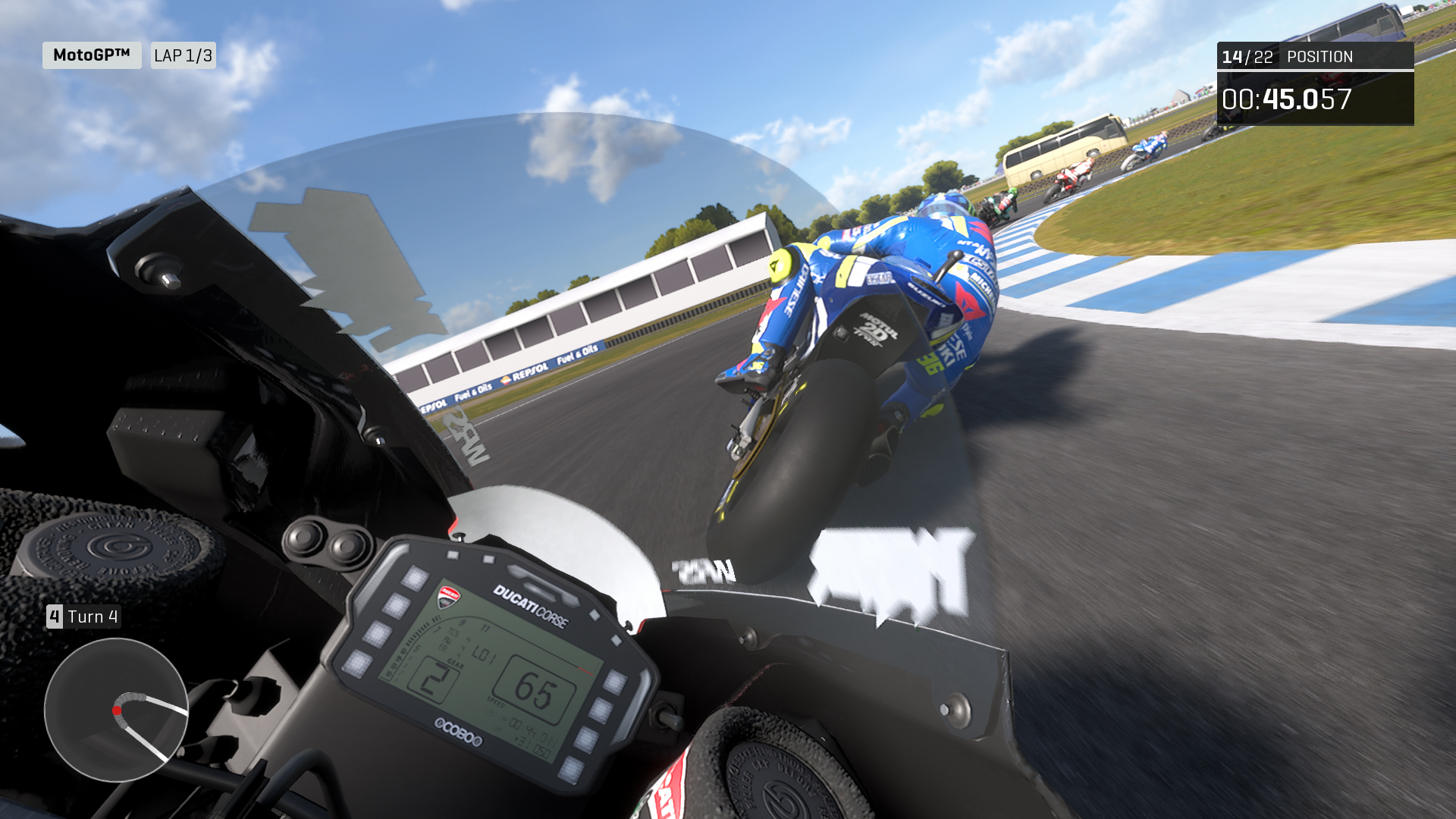The width and height of the screenshot is (1456, 819).
Task: Select the DUCATI CORSE label on the dash housing
Action: tap(531, 607)
